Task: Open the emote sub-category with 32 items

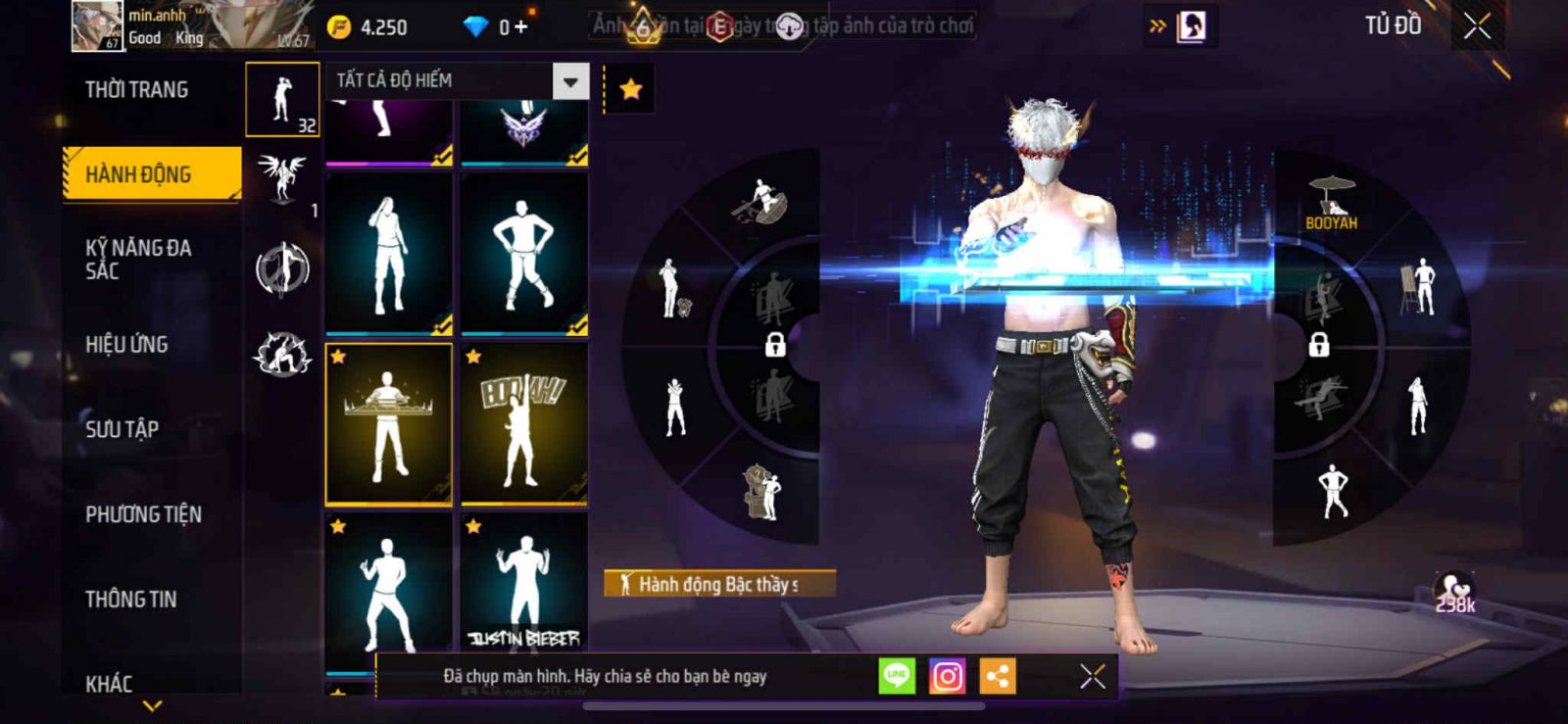Action: [x=282, y=99]
